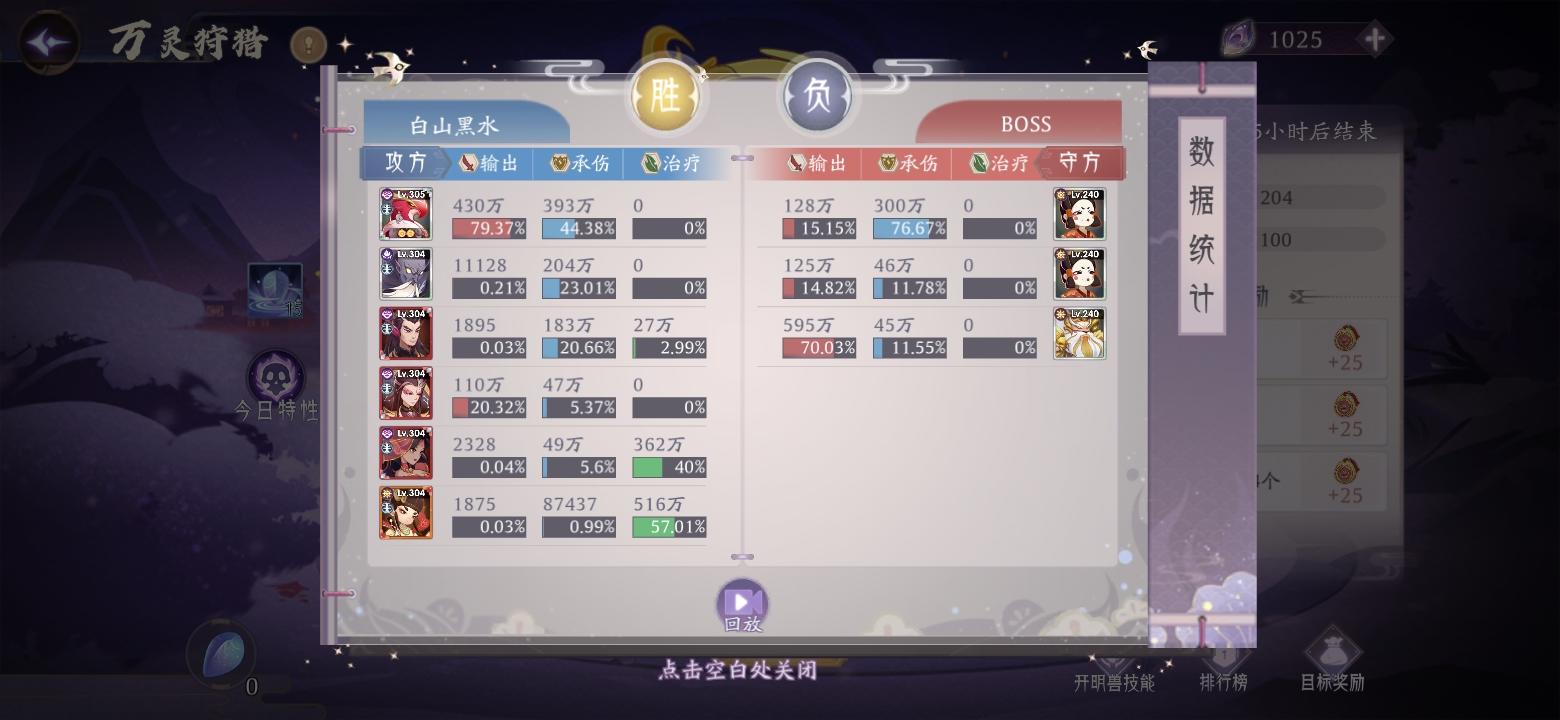Switch to the 负 defeat tab
The image size is (1560, 720).
pos(818,95)
